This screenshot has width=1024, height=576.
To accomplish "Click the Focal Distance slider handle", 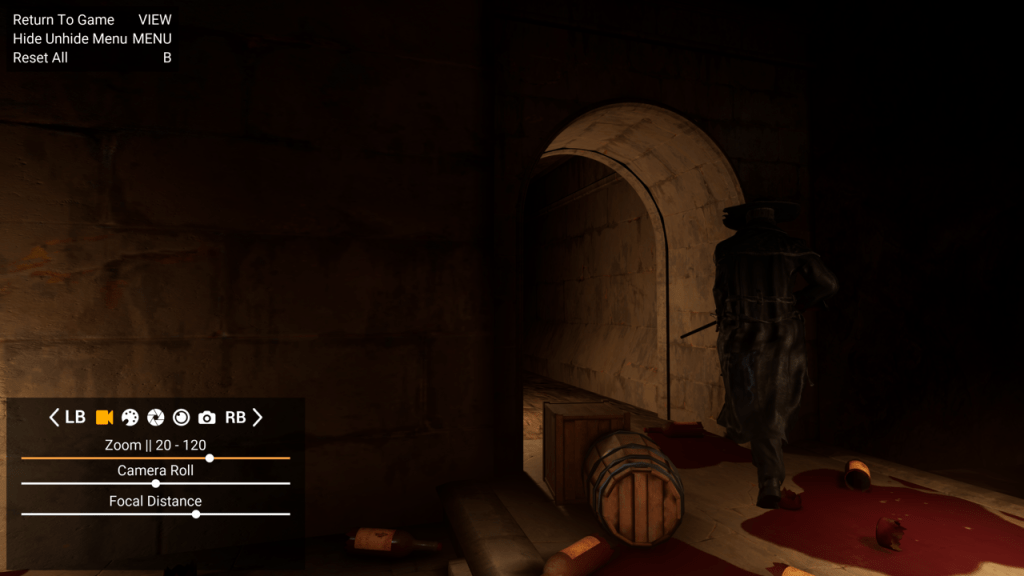I will coord(196,514).
